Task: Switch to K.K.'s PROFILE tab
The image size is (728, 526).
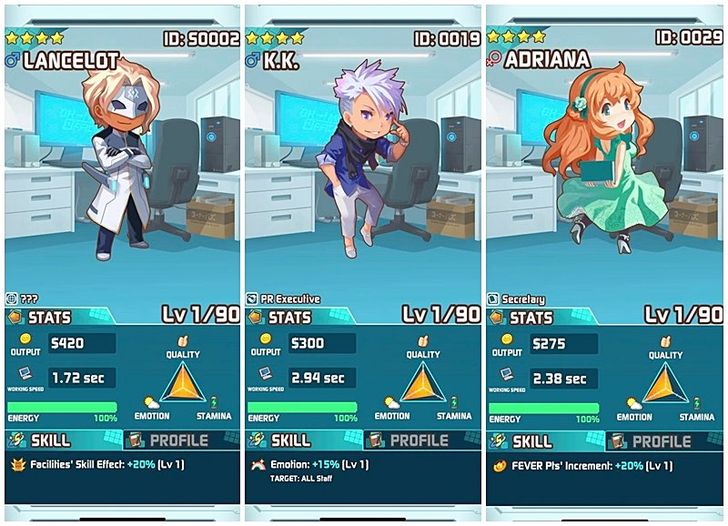Action: pyautogui.click(x=410, y=441)
